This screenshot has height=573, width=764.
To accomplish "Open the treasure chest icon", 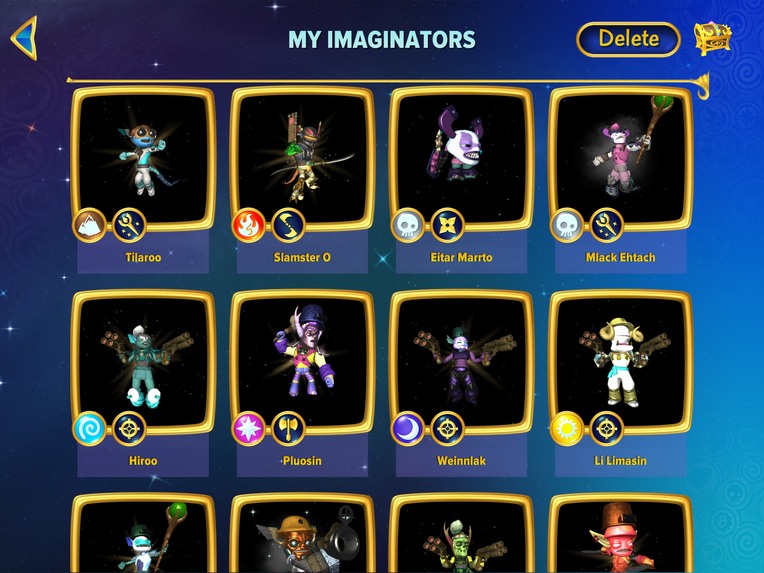I will 712,38.
